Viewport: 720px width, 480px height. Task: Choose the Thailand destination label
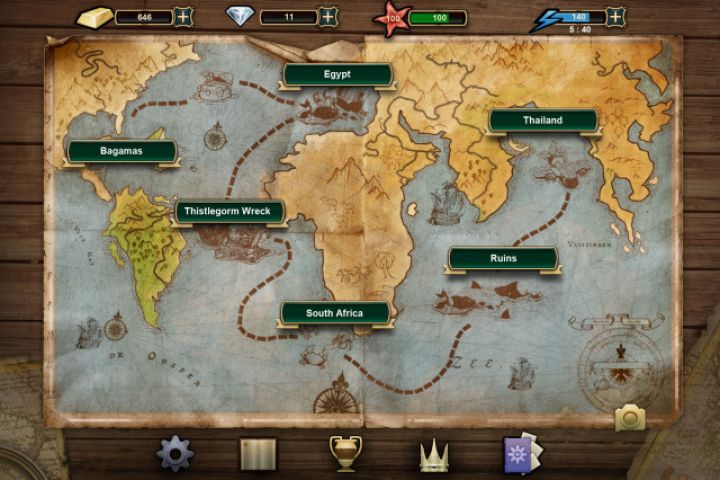coord(543,121)
